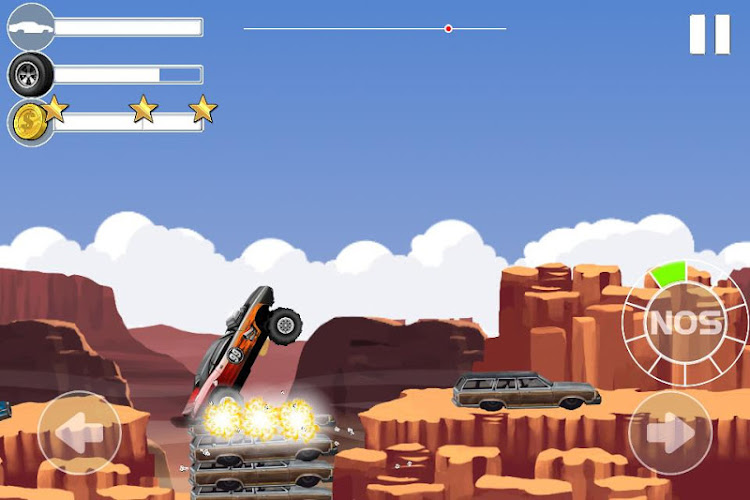Tap the left arrow reverse button

click(x=79, y=432)
